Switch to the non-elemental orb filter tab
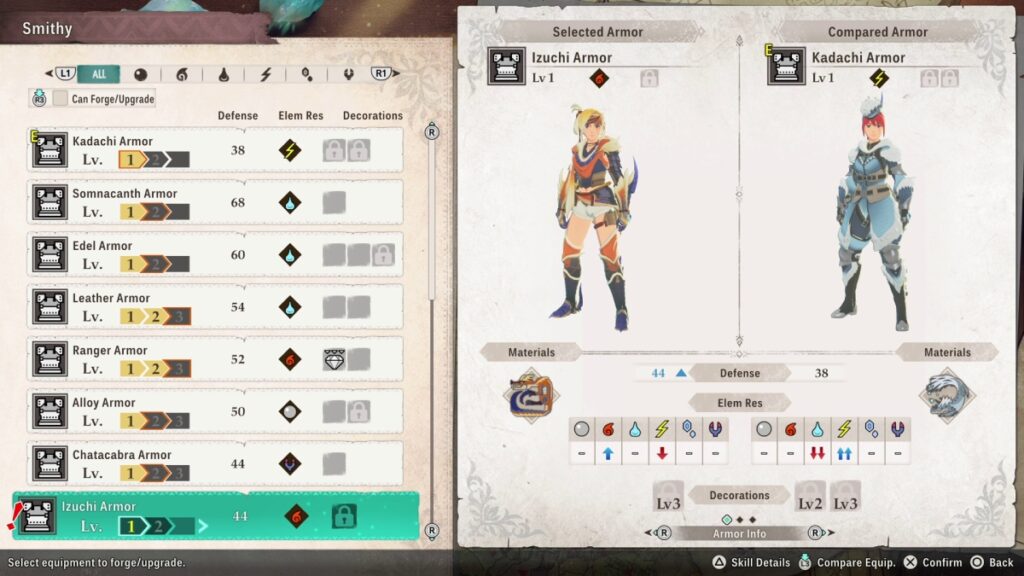Viewport: 1024px width, 576px height. 140,74
